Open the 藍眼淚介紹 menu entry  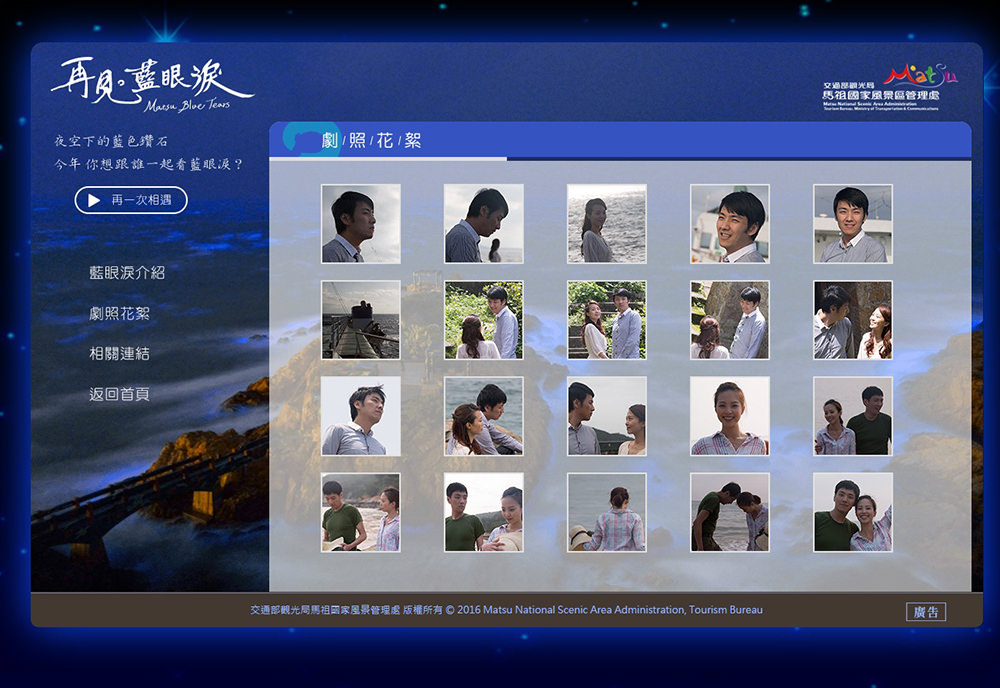[x=127, y=272]
